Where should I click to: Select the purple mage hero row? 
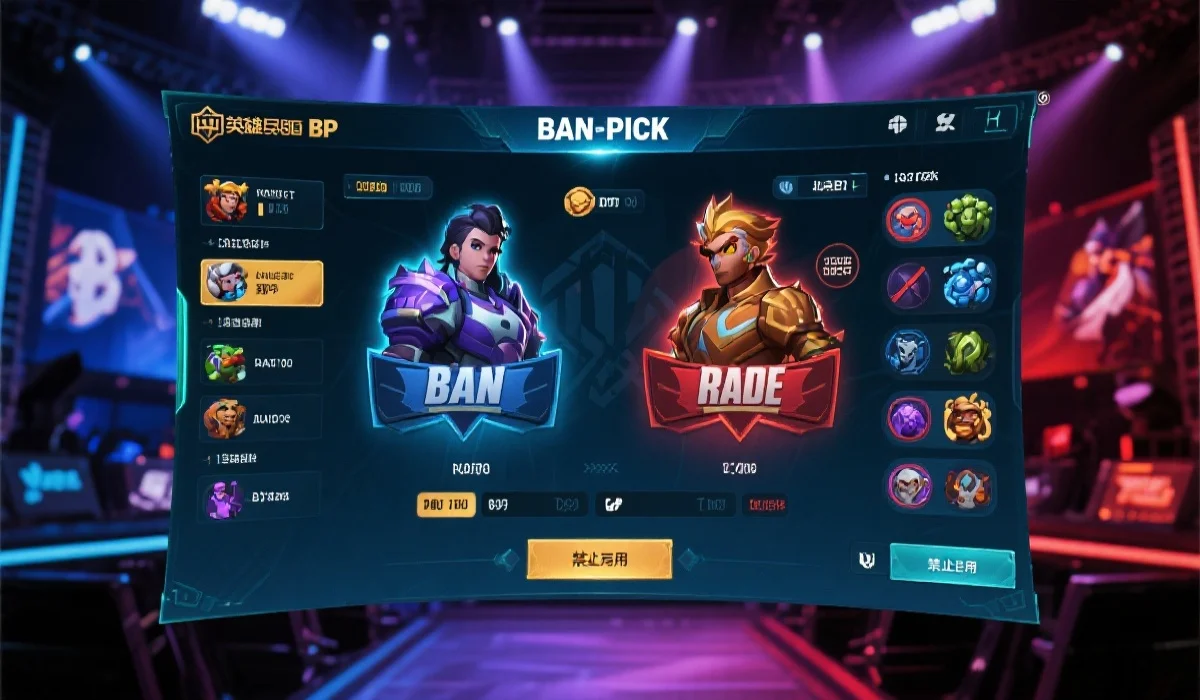pos(262,495)
